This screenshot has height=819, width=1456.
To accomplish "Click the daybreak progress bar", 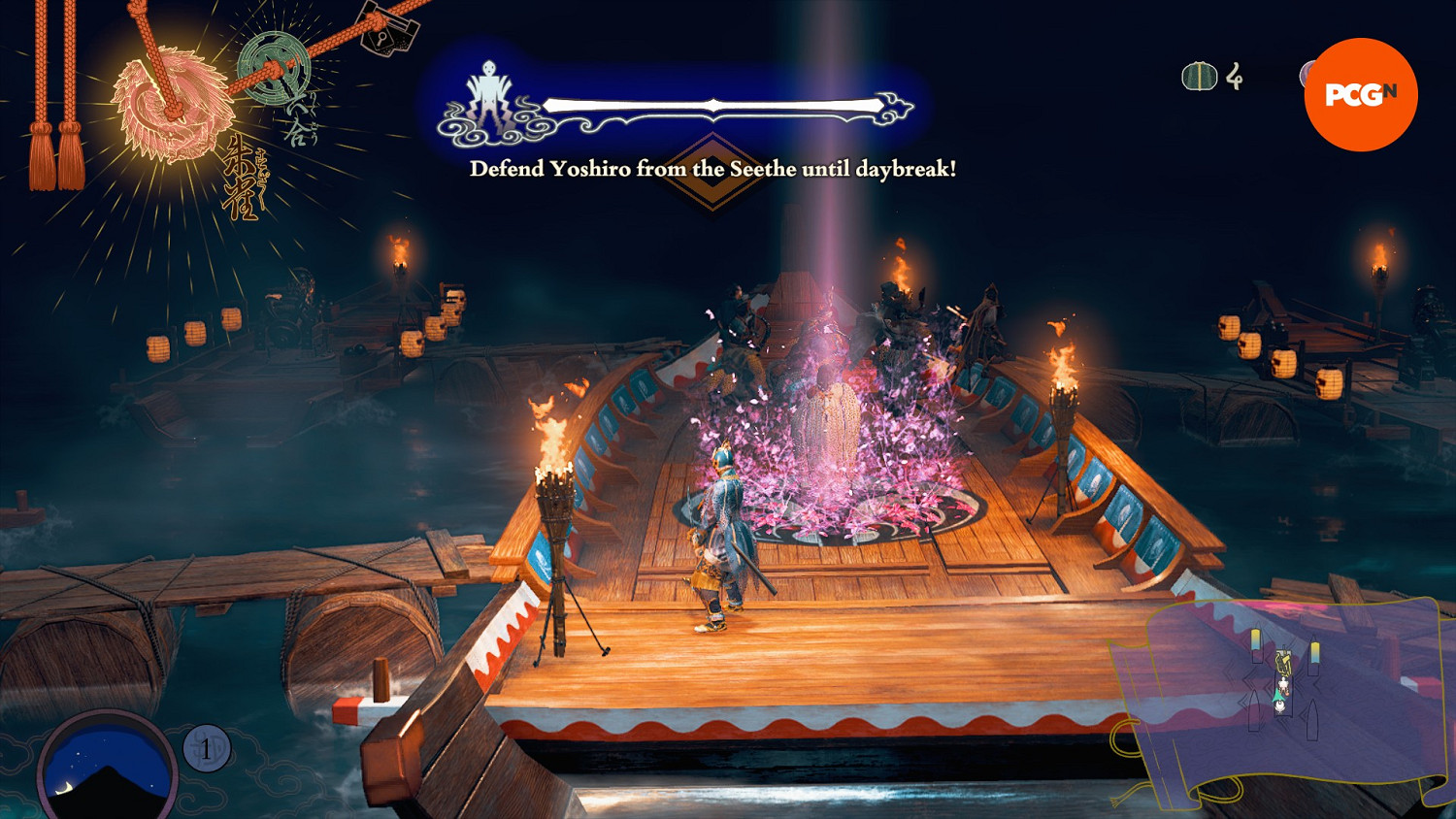I will point(713,100).
